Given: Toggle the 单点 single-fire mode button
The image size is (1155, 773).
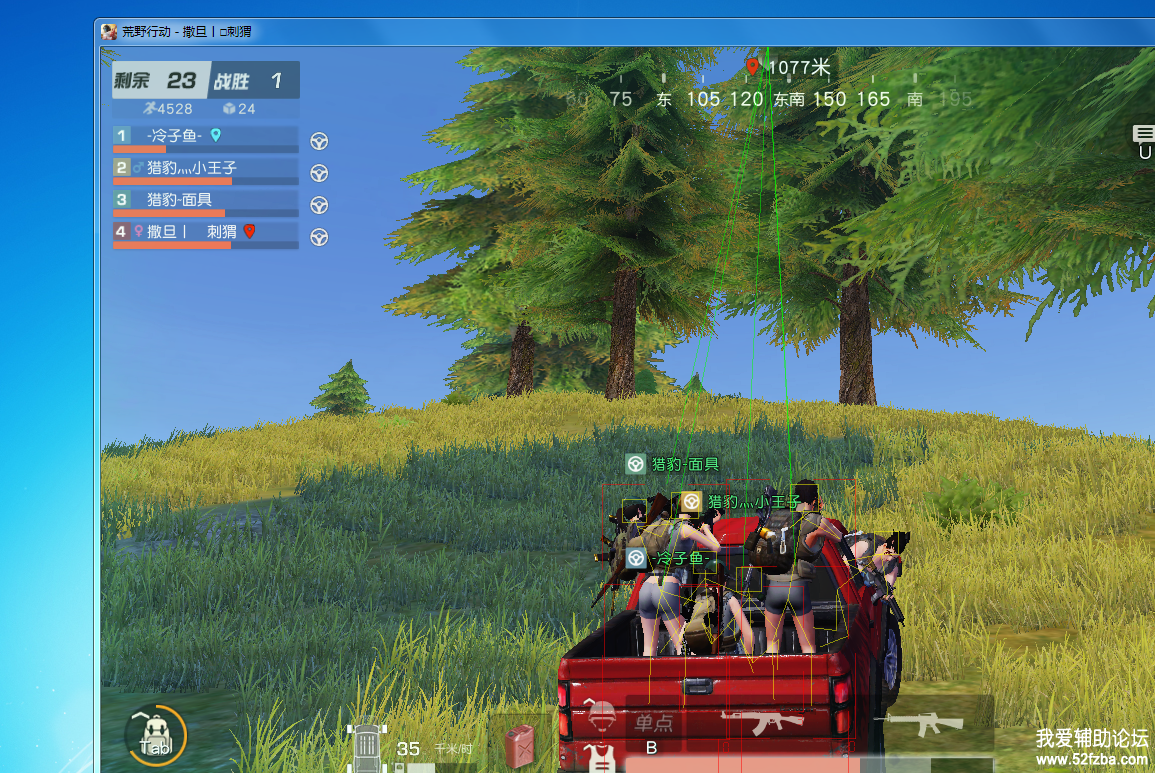Looking at the screenshot, I should pos(654,722).
